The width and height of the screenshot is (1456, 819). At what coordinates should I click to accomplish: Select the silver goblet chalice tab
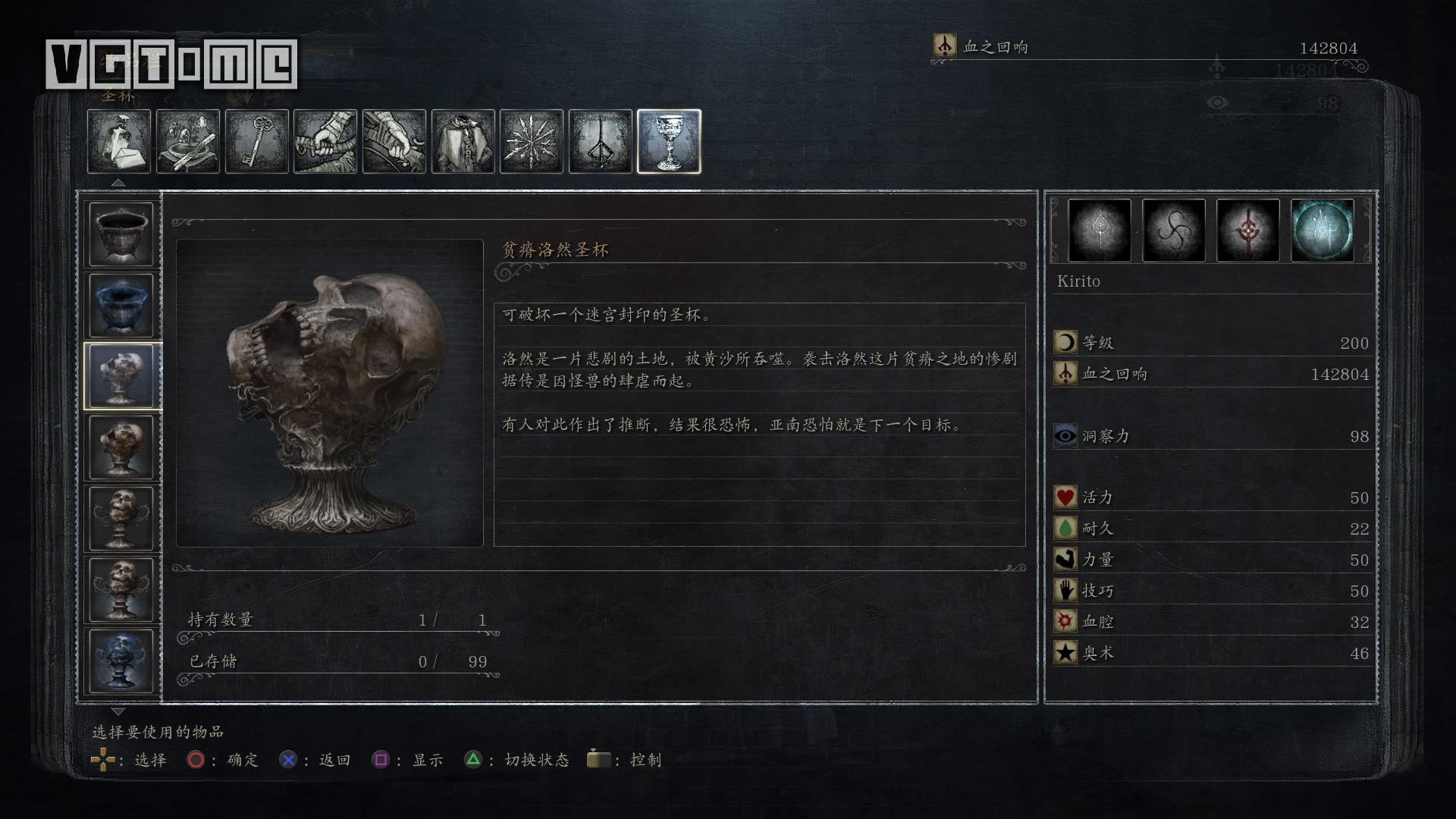(669, 142)
